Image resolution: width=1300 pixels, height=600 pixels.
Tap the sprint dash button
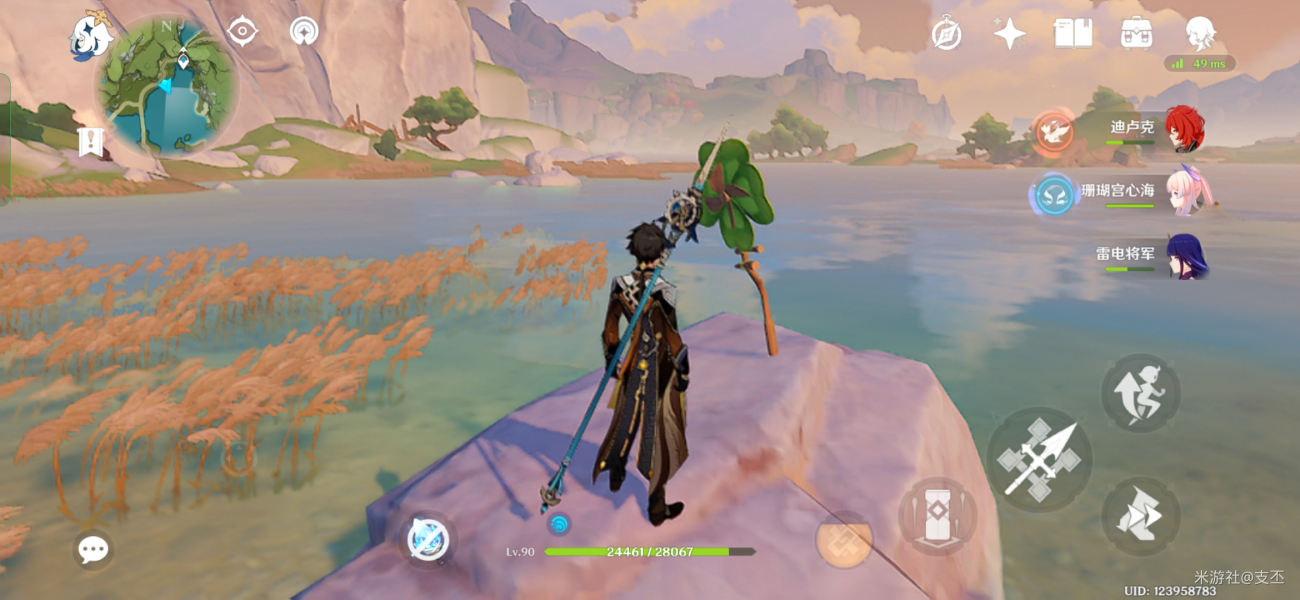pyautogui.click(x=1141, y=517)
